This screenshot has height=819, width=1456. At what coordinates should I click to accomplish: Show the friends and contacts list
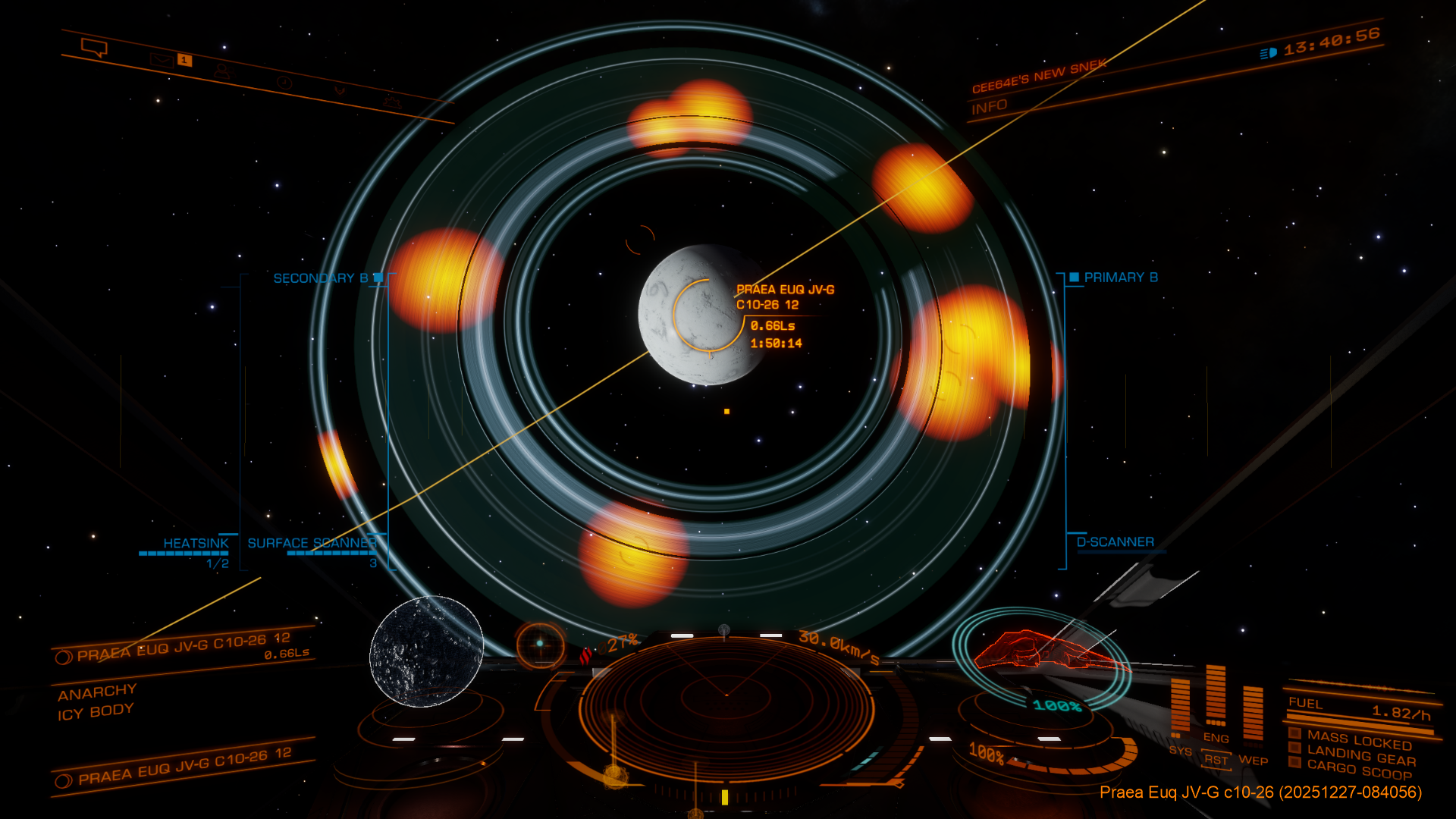tap(221, 71)
